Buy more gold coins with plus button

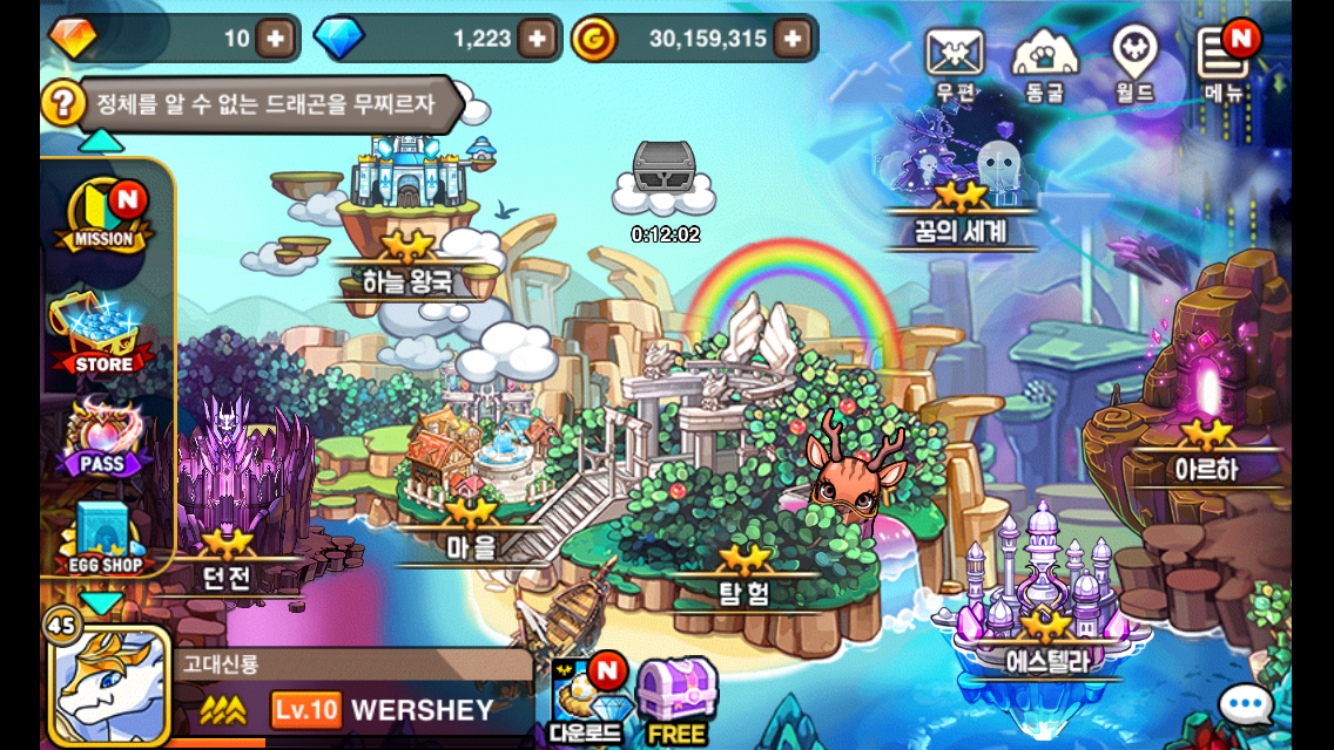(x=792, y=39)
